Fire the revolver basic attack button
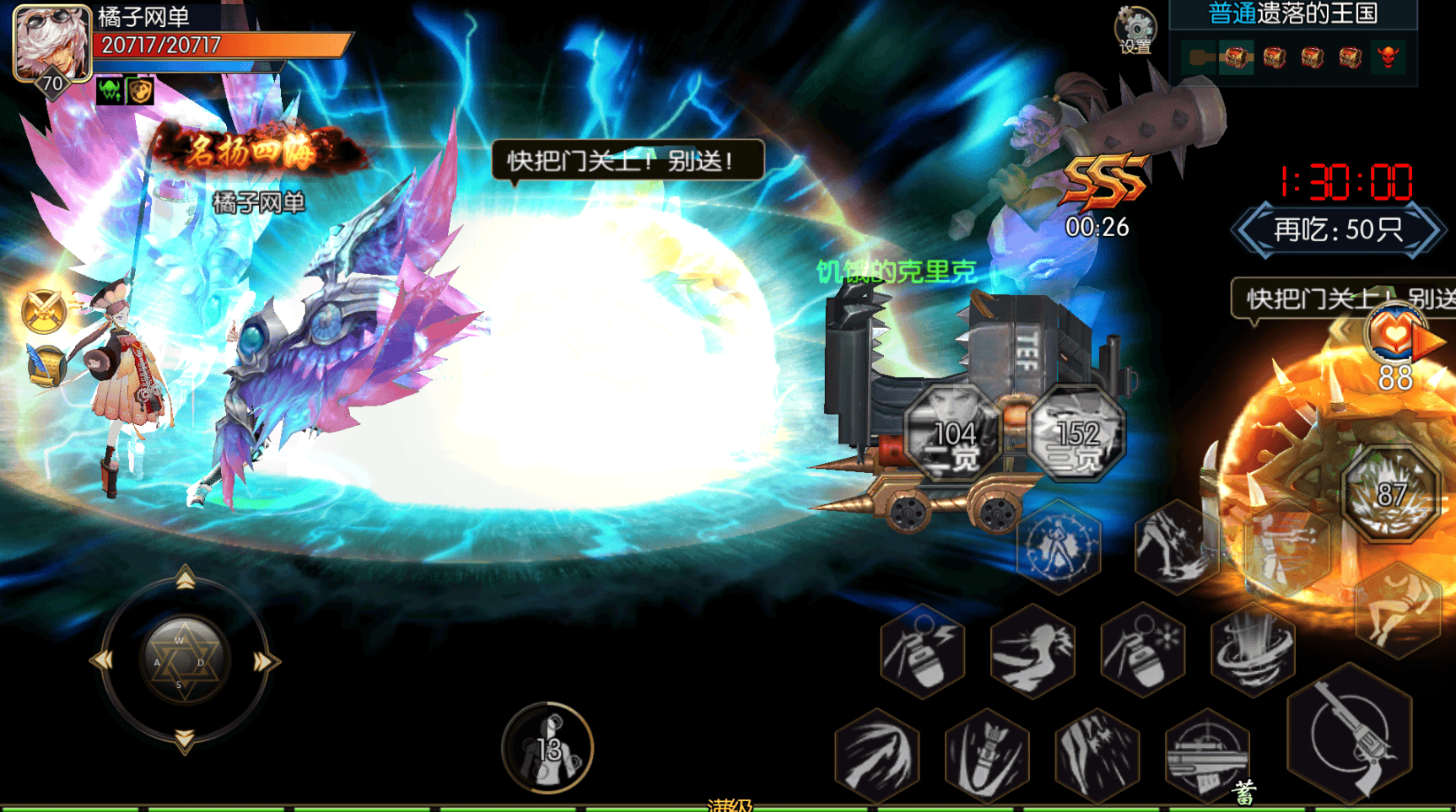This screenshot has width=1456, height=812. (x=1350, y=734)
